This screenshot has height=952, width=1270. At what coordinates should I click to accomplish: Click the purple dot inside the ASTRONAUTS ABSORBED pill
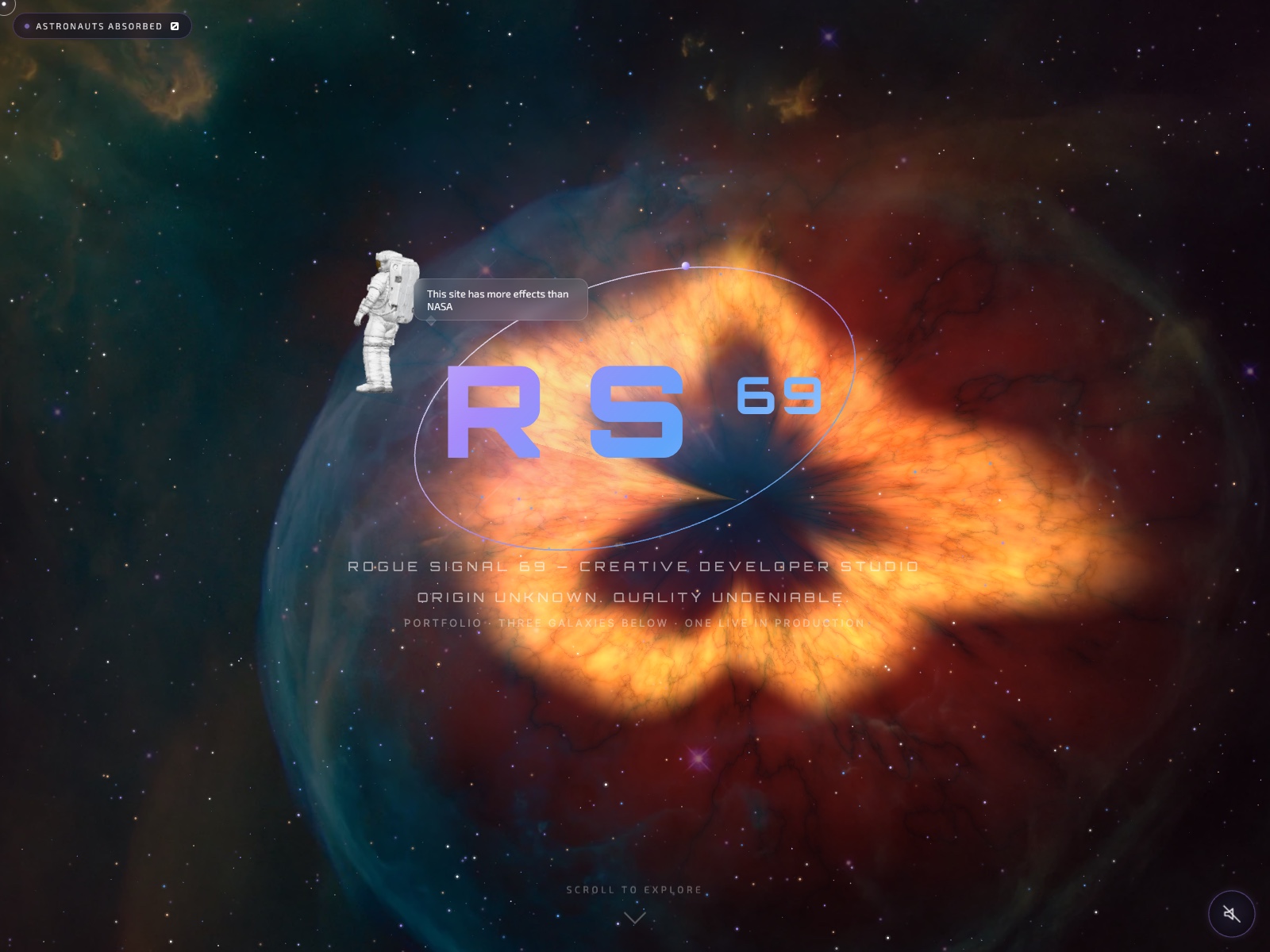pyautogui.click(x=26, y=25)
